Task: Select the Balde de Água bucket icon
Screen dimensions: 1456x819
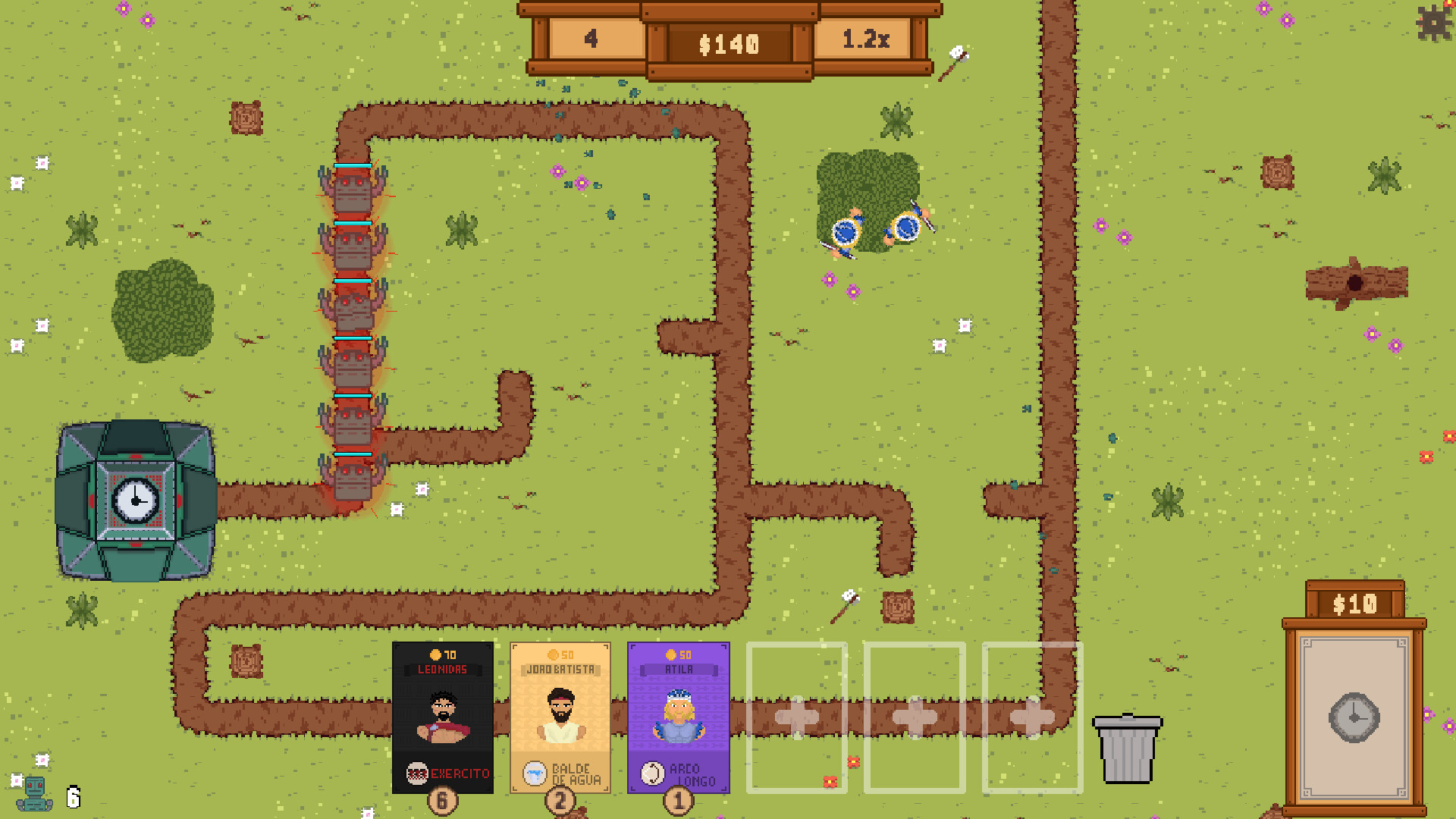Action: (x=535, y=772)
